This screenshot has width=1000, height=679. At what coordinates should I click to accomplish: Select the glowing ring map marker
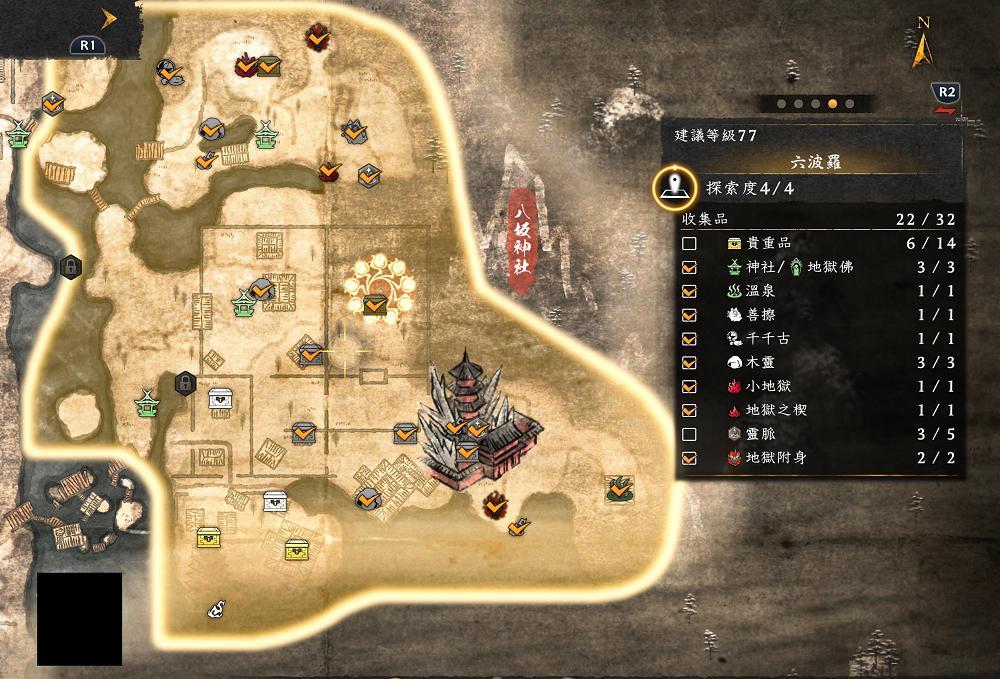[376, 285]
